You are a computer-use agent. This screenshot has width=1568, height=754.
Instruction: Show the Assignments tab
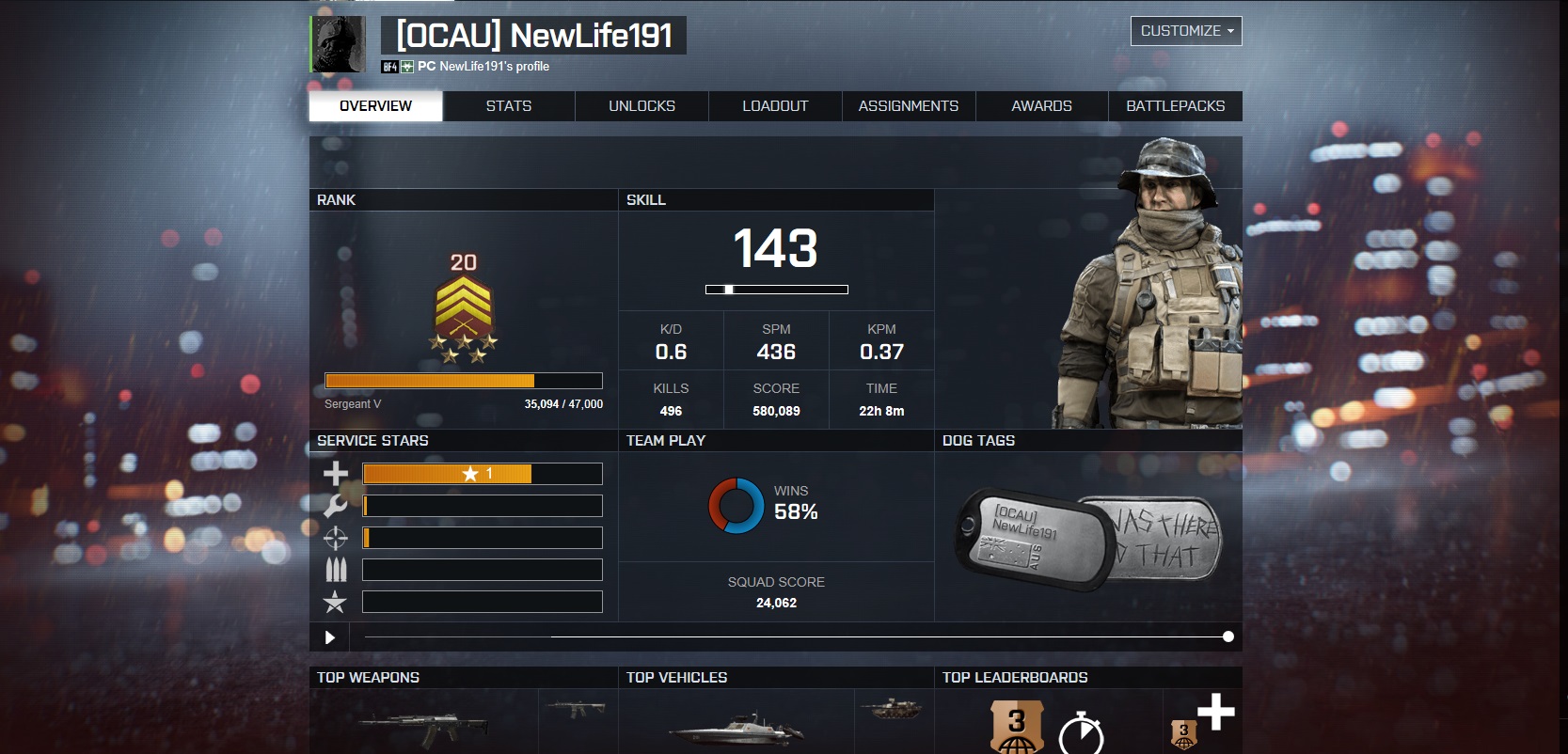point(909,106)
